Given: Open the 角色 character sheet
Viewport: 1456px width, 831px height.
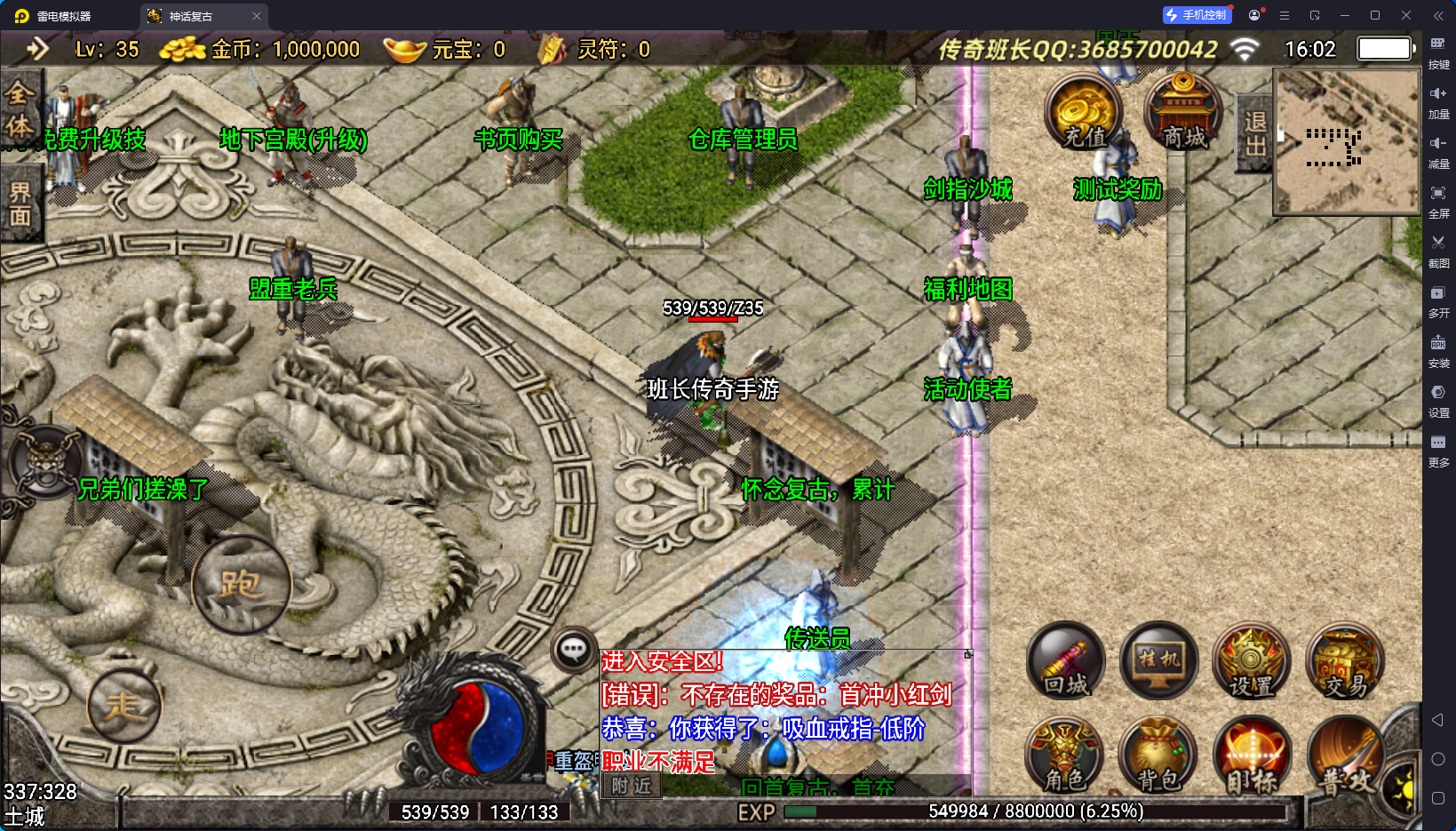Looking at the screenshot, I should 1064,755.
